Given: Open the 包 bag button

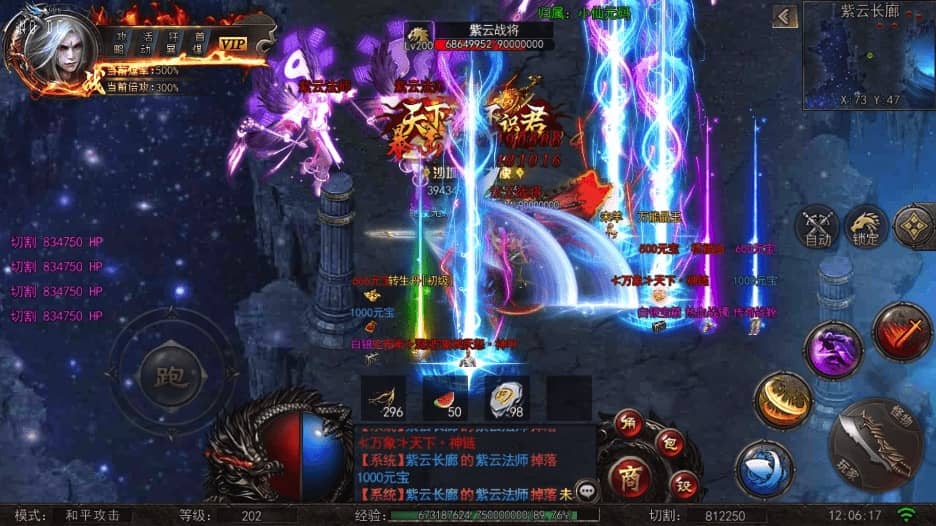Looking at the screenshot, I should [669, 442].
